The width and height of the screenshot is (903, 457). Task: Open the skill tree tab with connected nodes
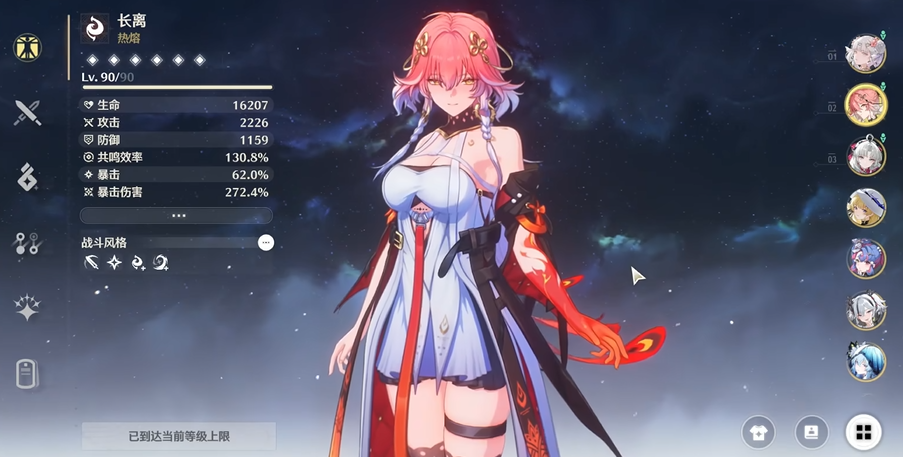[27, 242]
